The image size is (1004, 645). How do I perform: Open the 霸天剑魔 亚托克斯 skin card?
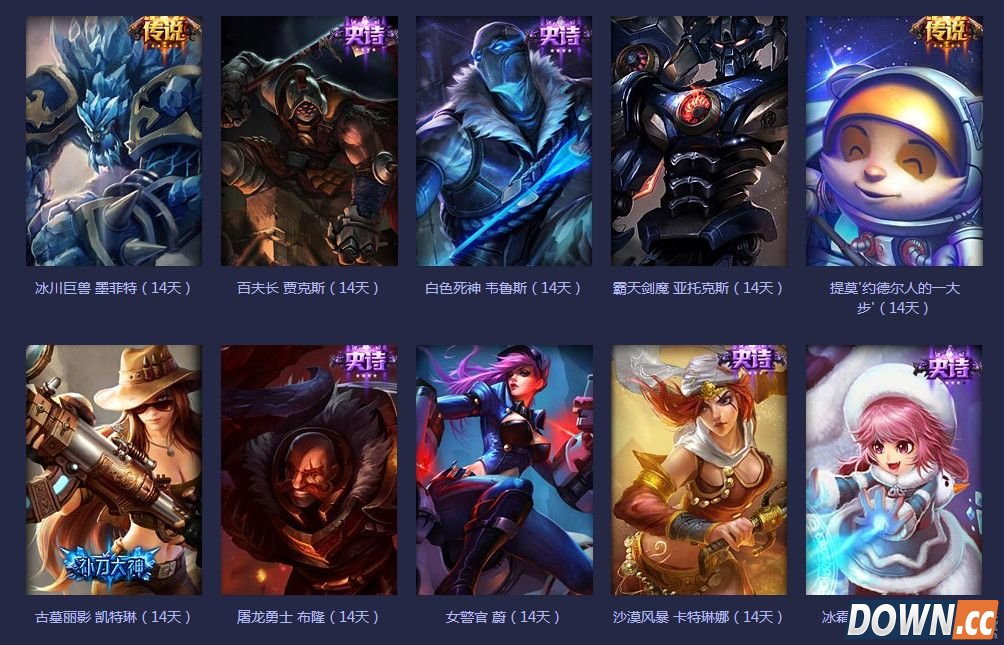[699, 141]
